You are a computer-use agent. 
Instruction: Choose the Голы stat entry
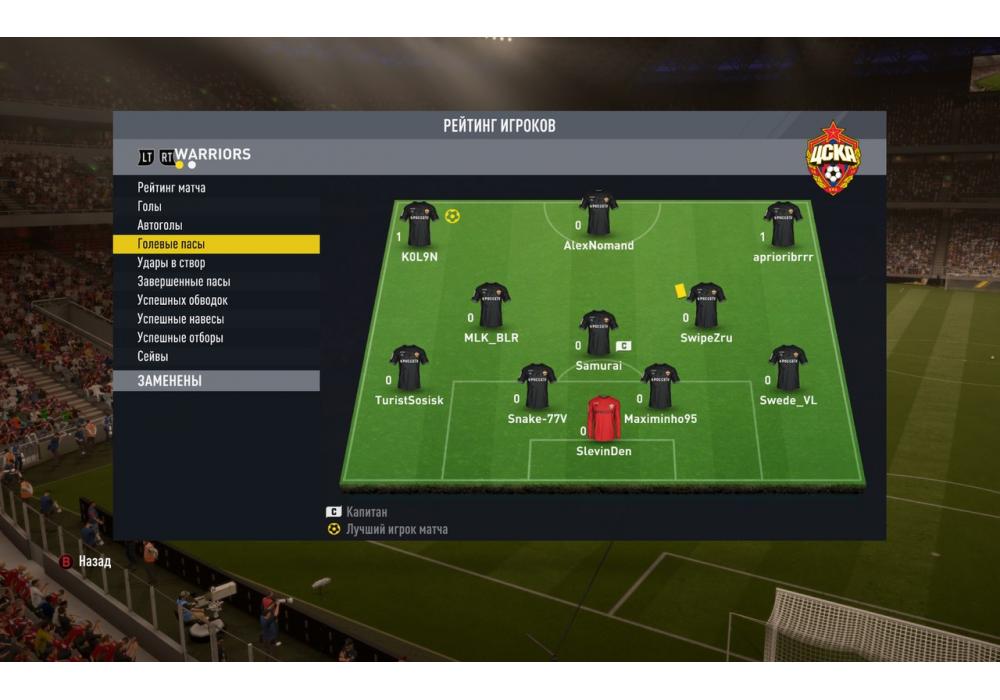[x=150, y=206]
